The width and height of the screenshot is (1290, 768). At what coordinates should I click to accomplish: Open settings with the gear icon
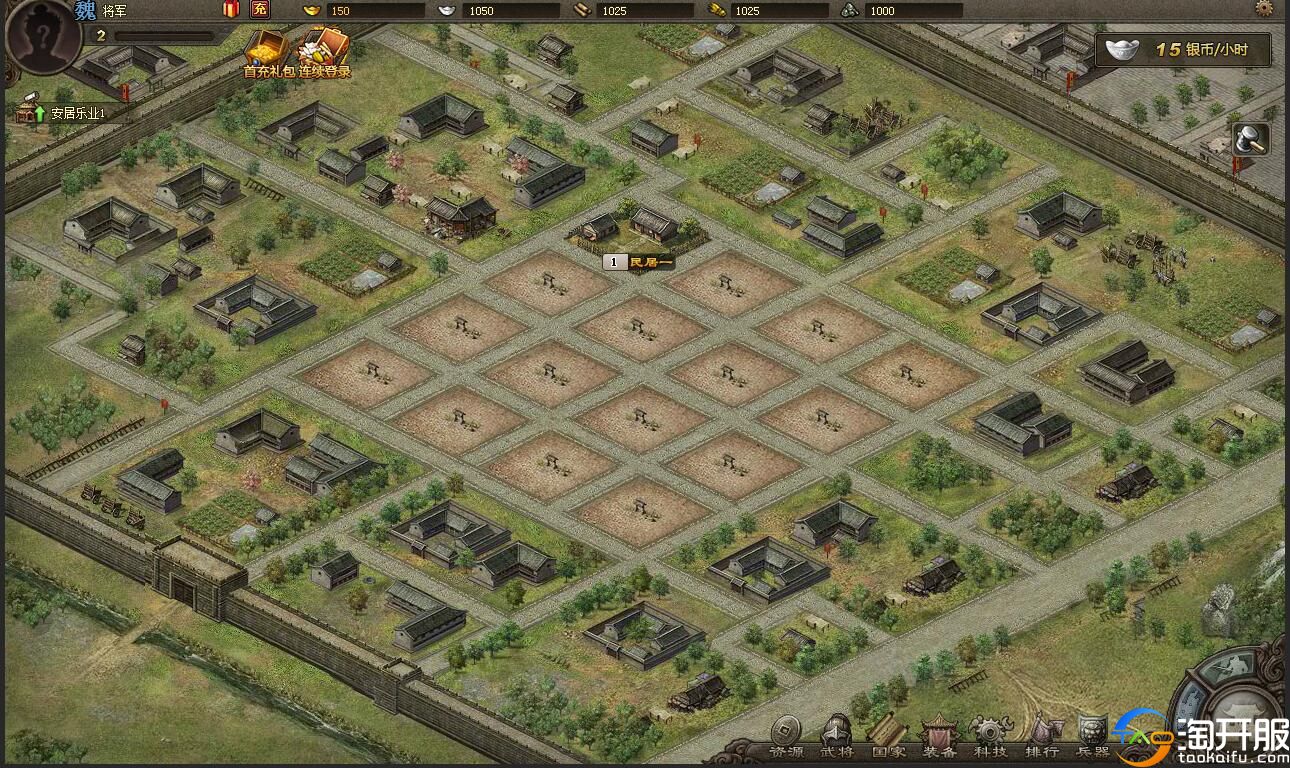[1265, 8]
